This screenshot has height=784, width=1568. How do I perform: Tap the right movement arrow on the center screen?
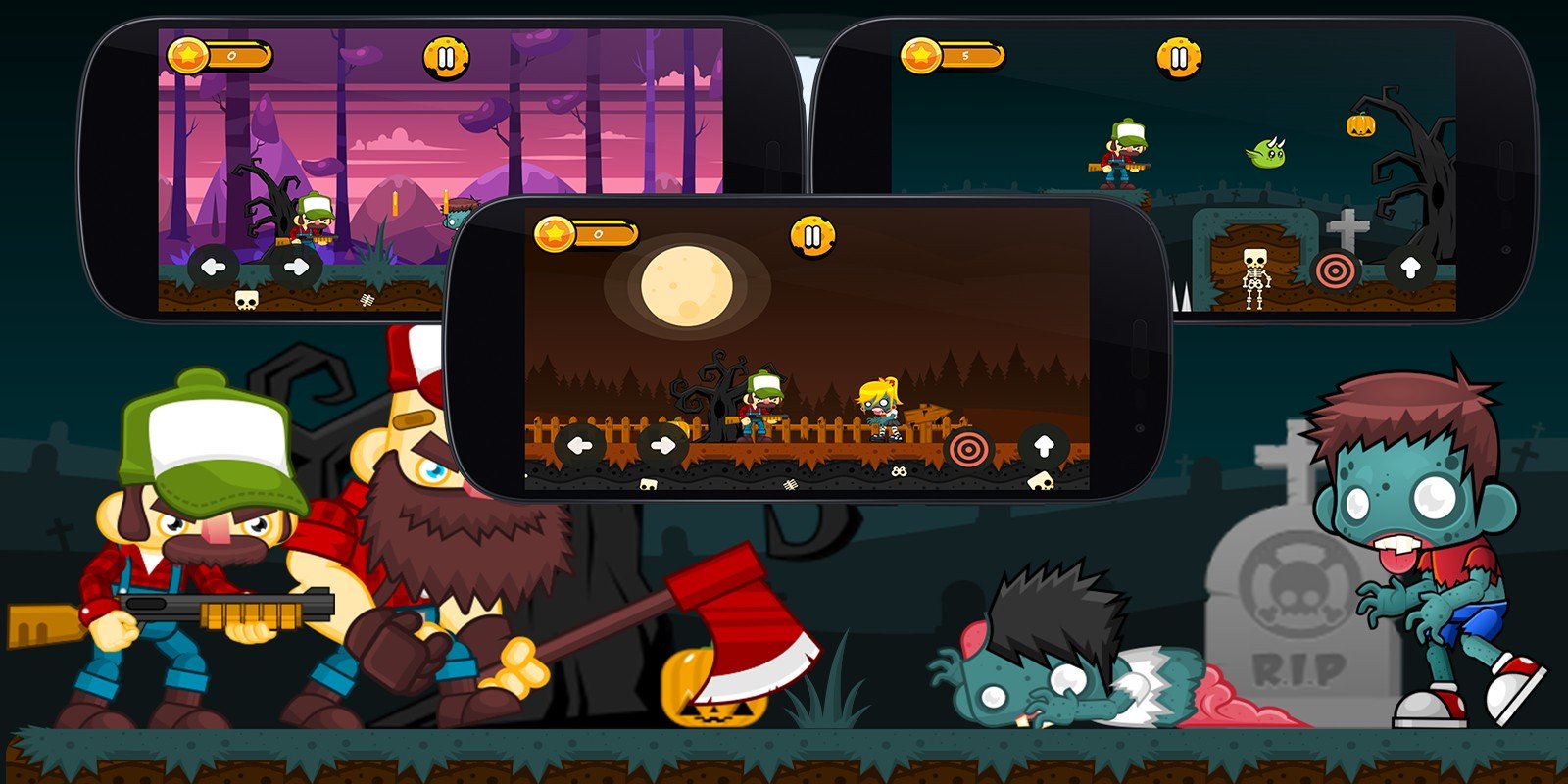pos(663,443)
